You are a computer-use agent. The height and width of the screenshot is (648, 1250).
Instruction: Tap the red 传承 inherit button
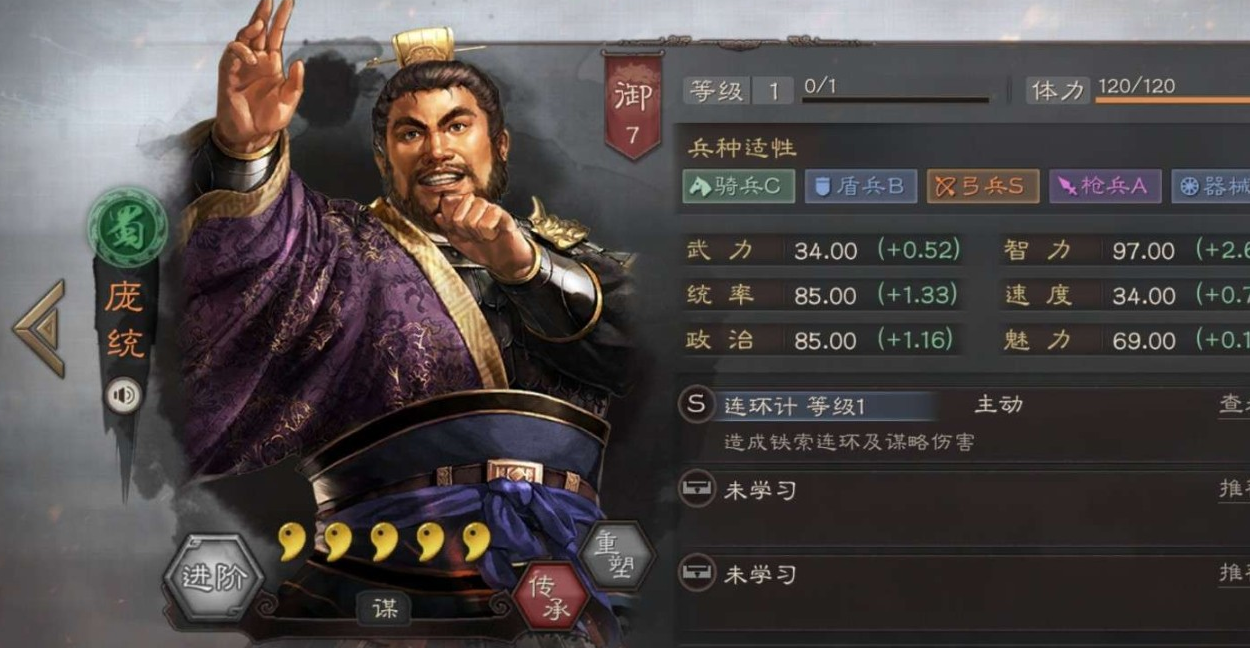(x=551, y=596)
